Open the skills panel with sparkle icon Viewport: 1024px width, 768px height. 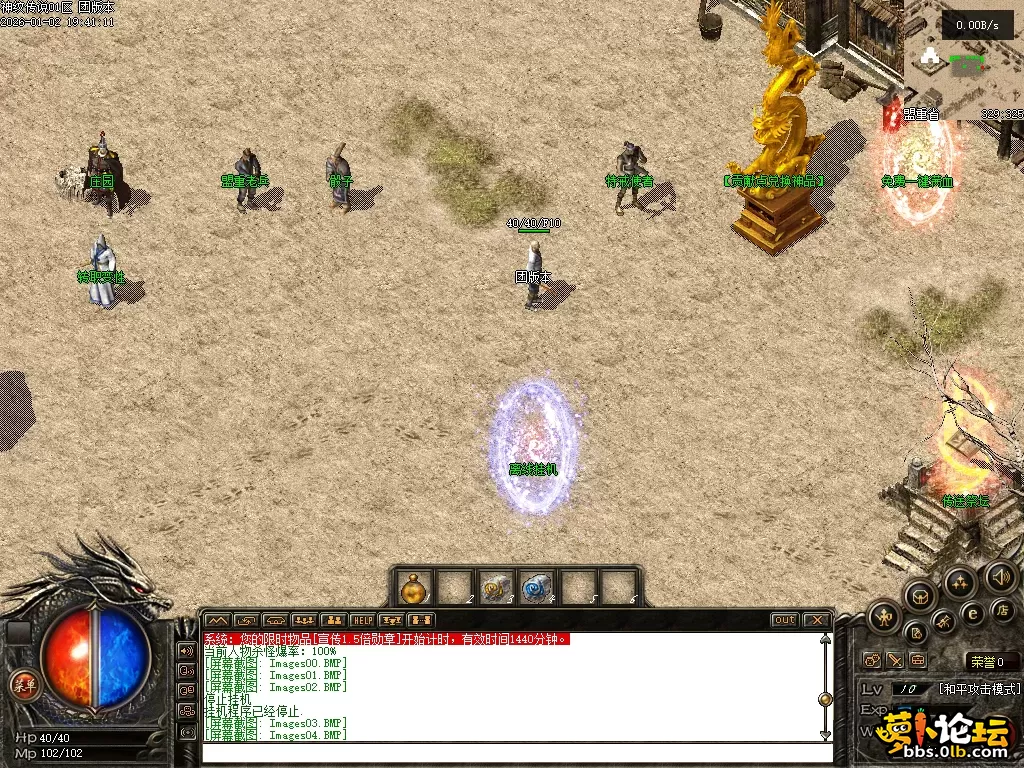tap(960, 582)
